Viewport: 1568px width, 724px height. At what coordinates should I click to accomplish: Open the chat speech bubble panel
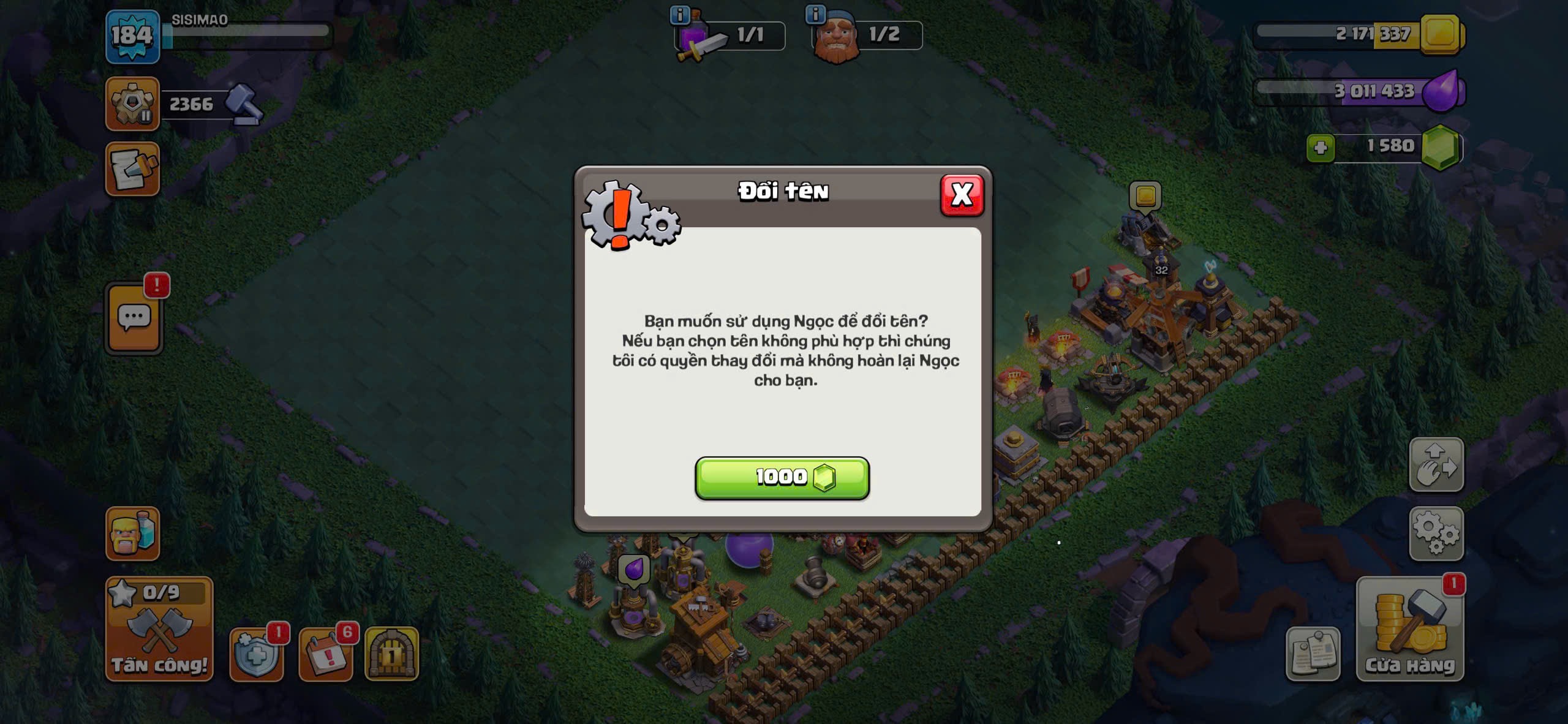pyautogui.click(x=134, y=319)
